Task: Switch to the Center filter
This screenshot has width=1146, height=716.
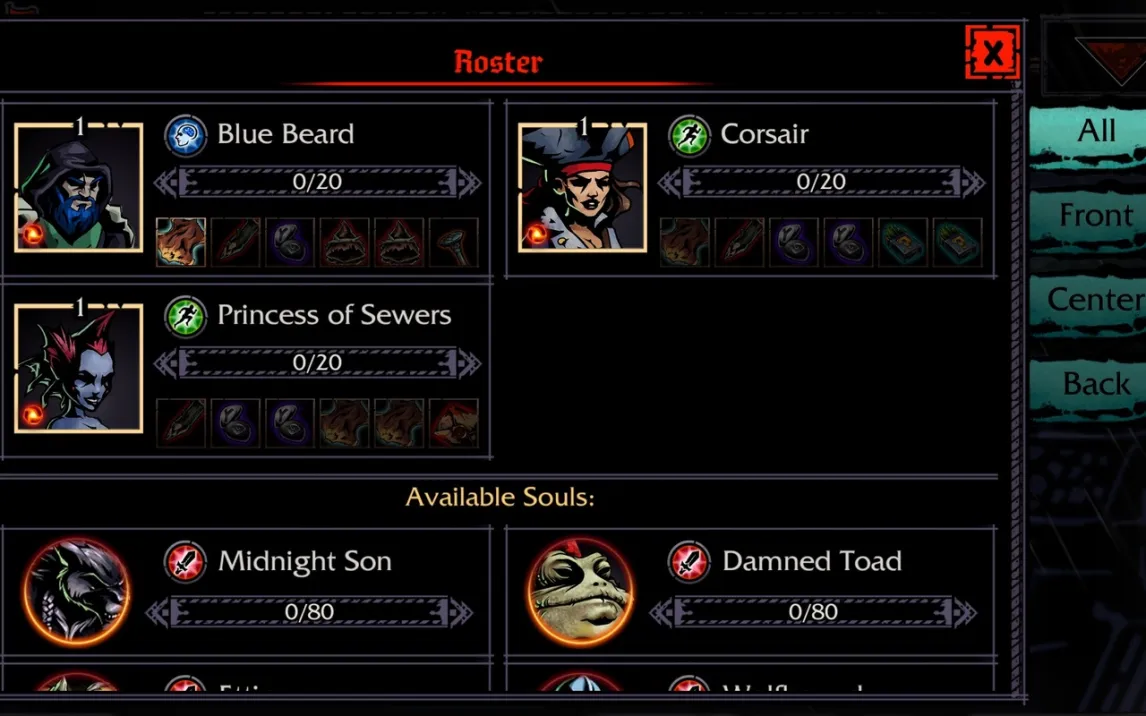Action: click(1095, 300)
